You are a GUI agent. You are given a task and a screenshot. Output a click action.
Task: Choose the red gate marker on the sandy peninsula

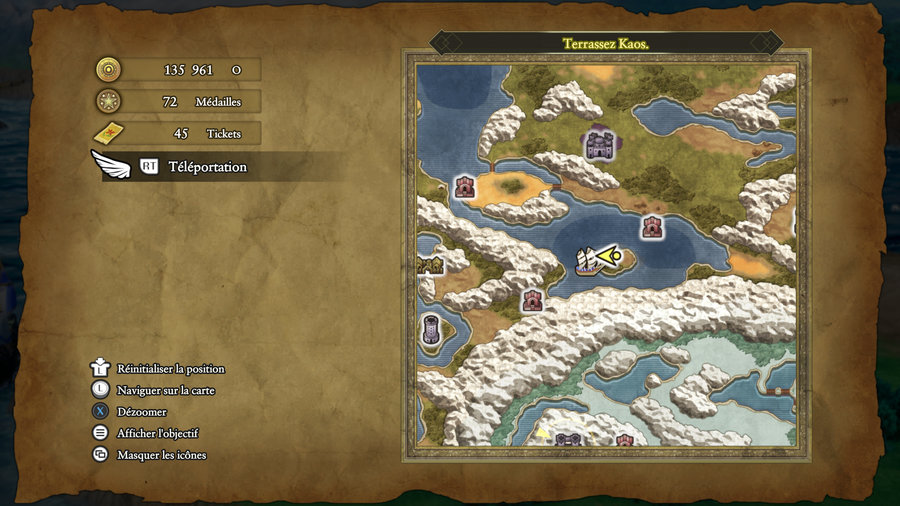click(x=465, y=187)
